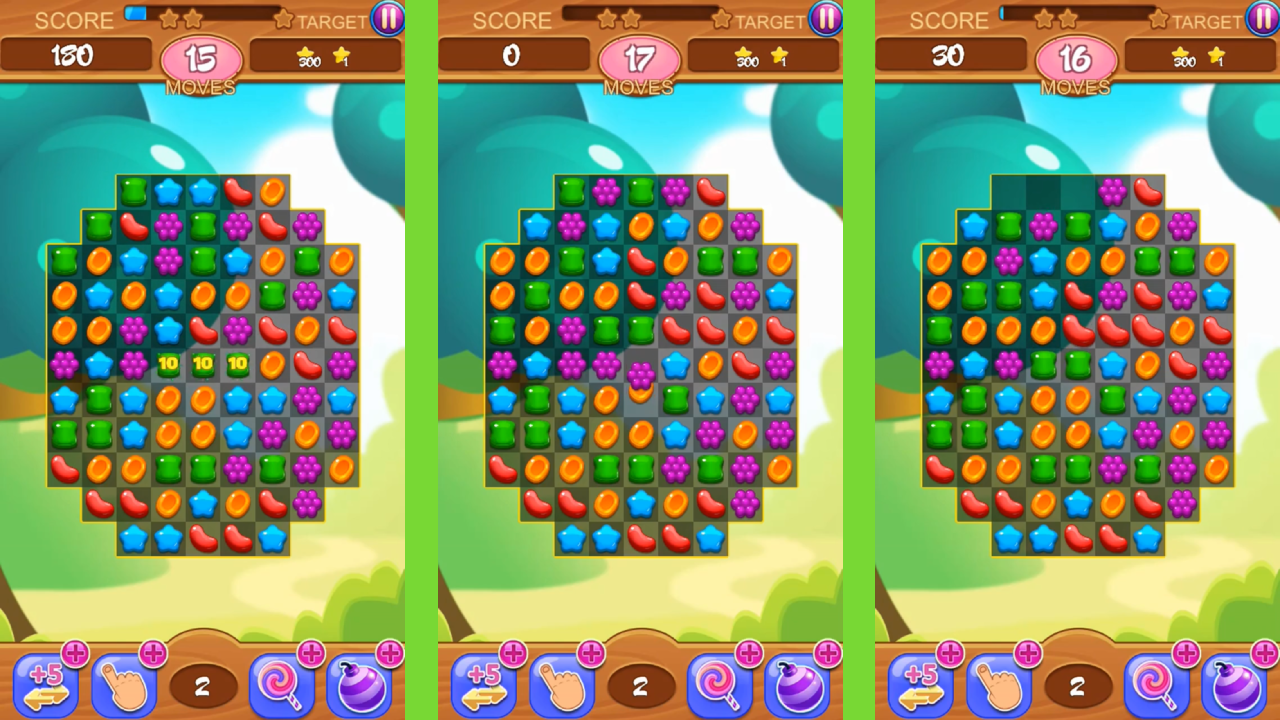Pause the game in the middle panel
This screenshot has height=720, width=1280.
(x=824, y=20)
